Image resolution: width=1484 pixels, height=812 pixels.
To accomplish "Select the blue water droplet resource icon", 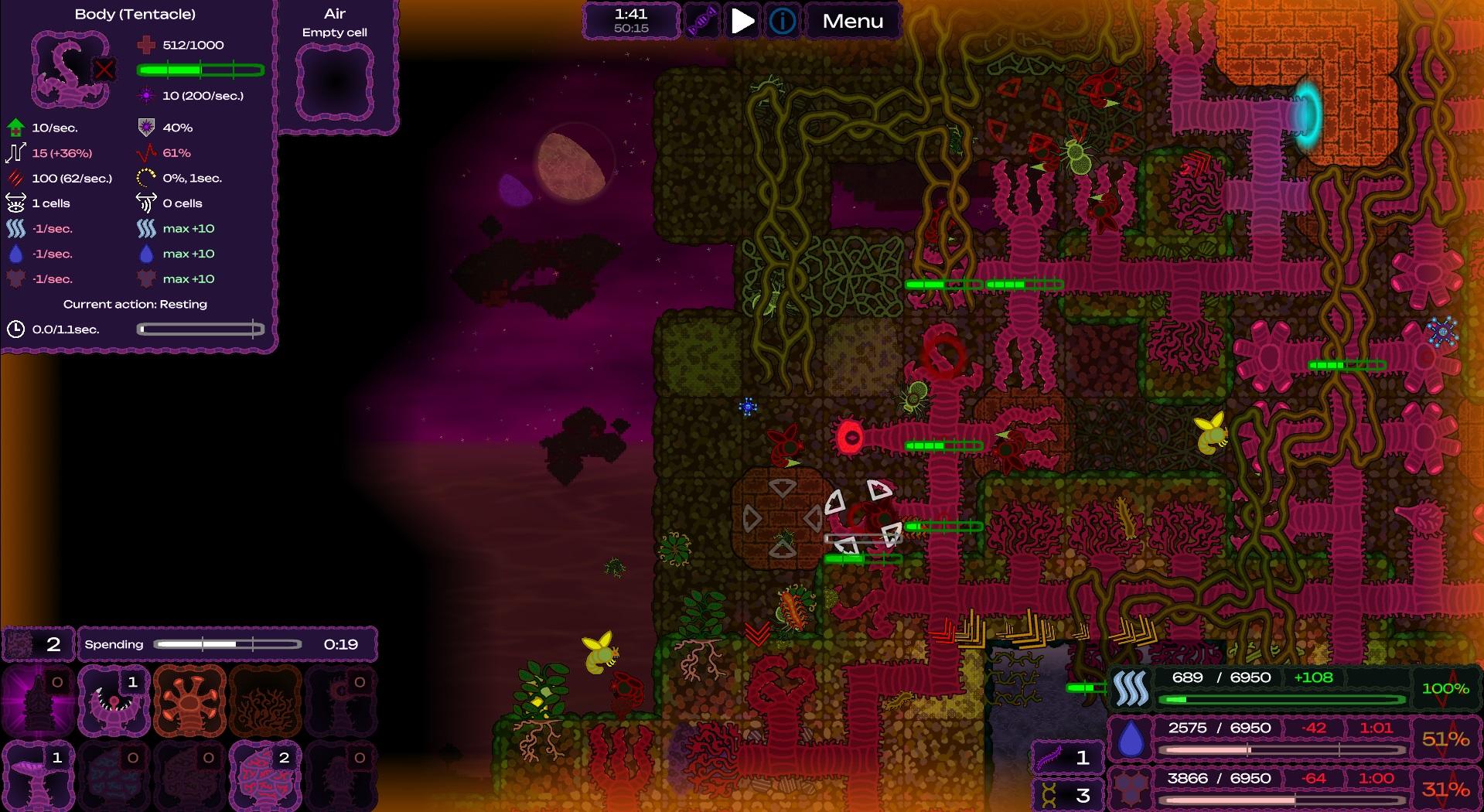I will [x=1131, y=739].
